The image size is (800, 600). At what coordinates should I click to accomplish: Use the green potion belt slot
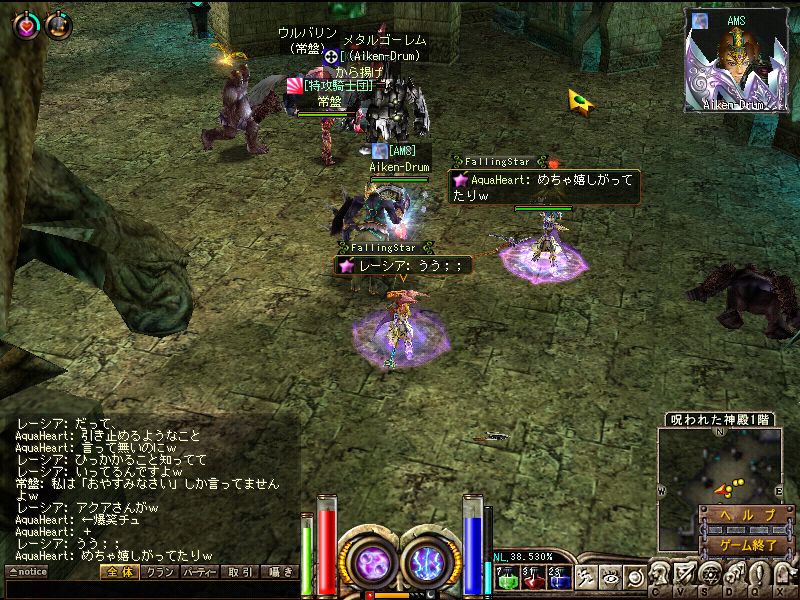click(505, 578)
